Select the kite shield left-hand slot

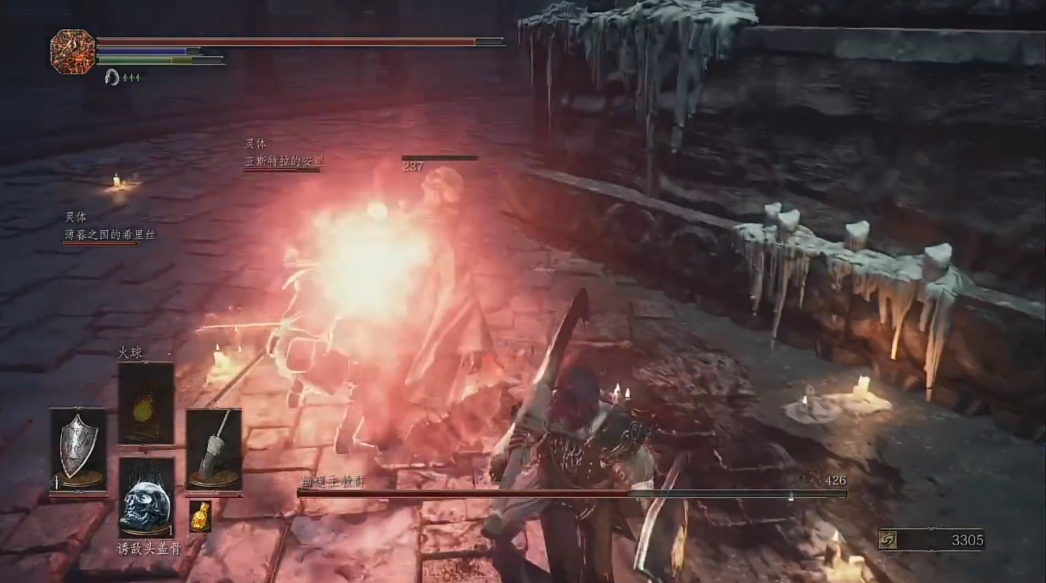click(78, 449)
